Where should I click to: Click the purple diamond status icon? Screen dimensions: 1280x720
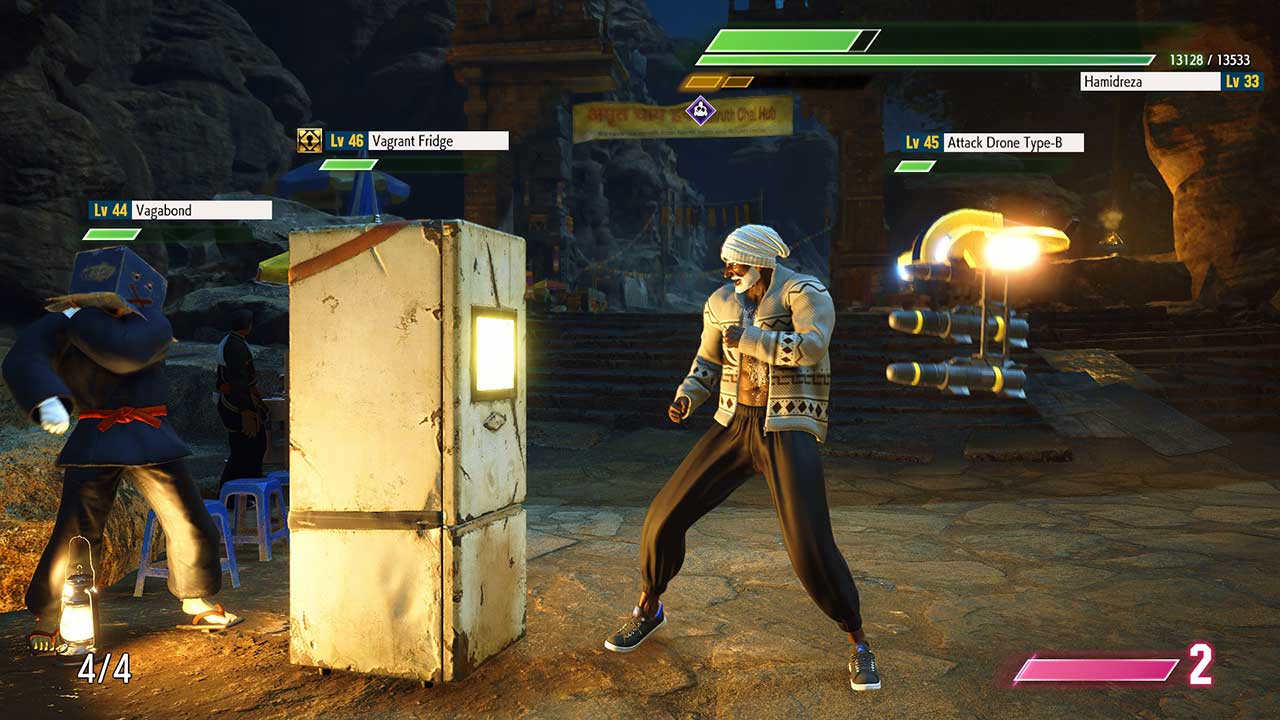701,110
